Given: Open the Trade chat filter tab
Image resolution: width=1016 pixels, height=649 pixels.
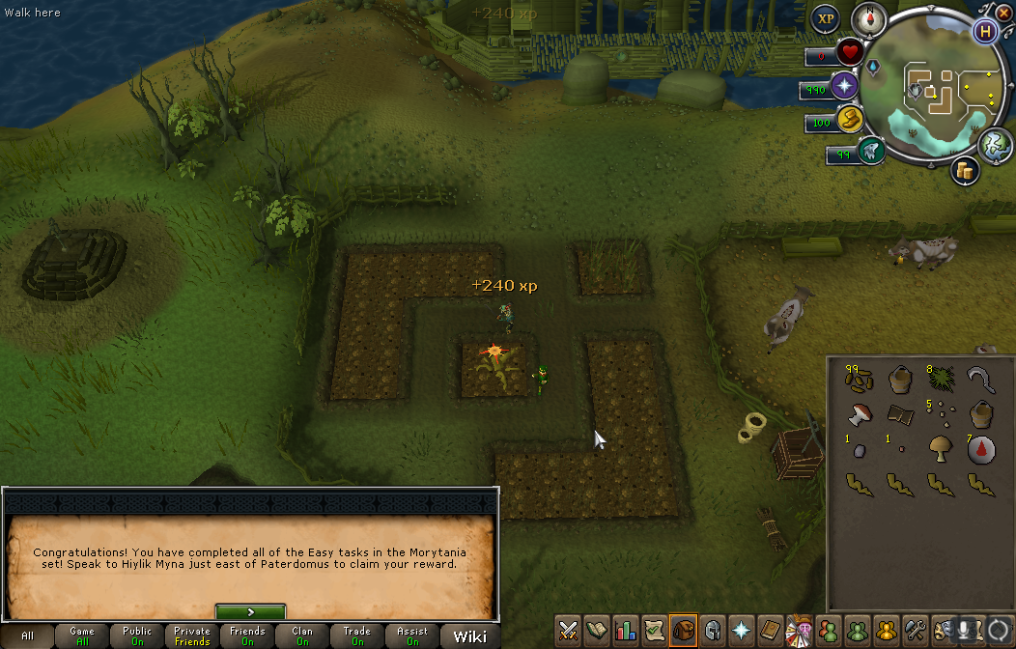Looking at the screenshot, I should 357,636.
